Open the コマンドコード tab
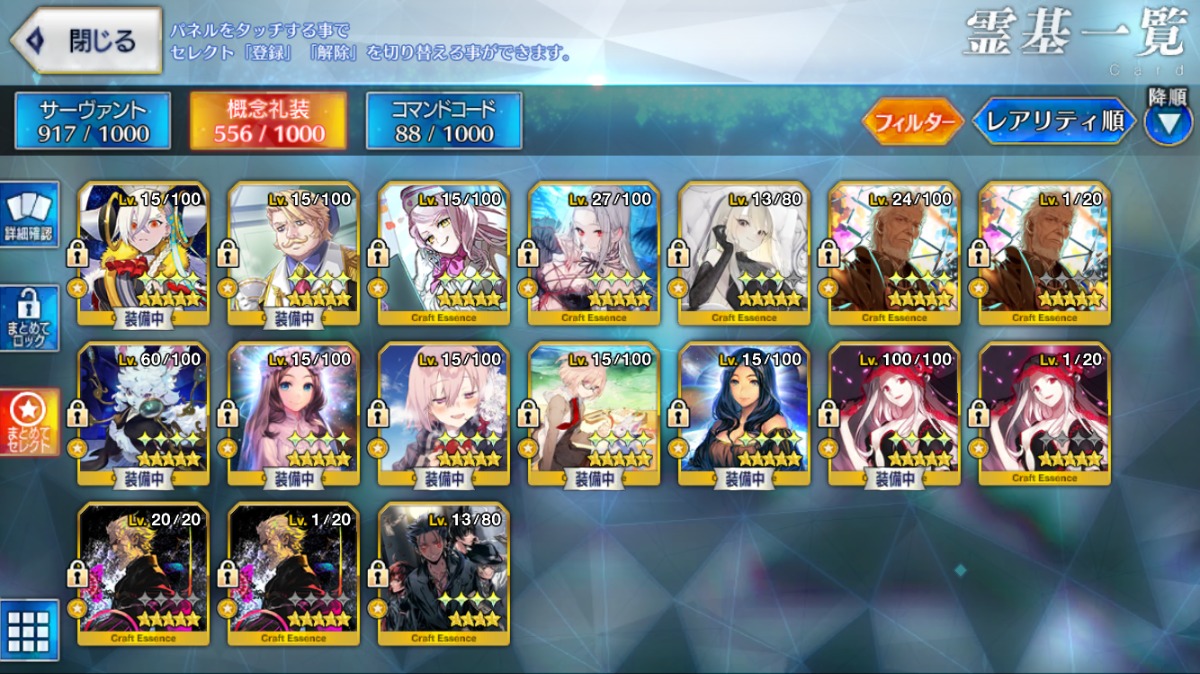 pyautogui.click(x=444, y=121)
